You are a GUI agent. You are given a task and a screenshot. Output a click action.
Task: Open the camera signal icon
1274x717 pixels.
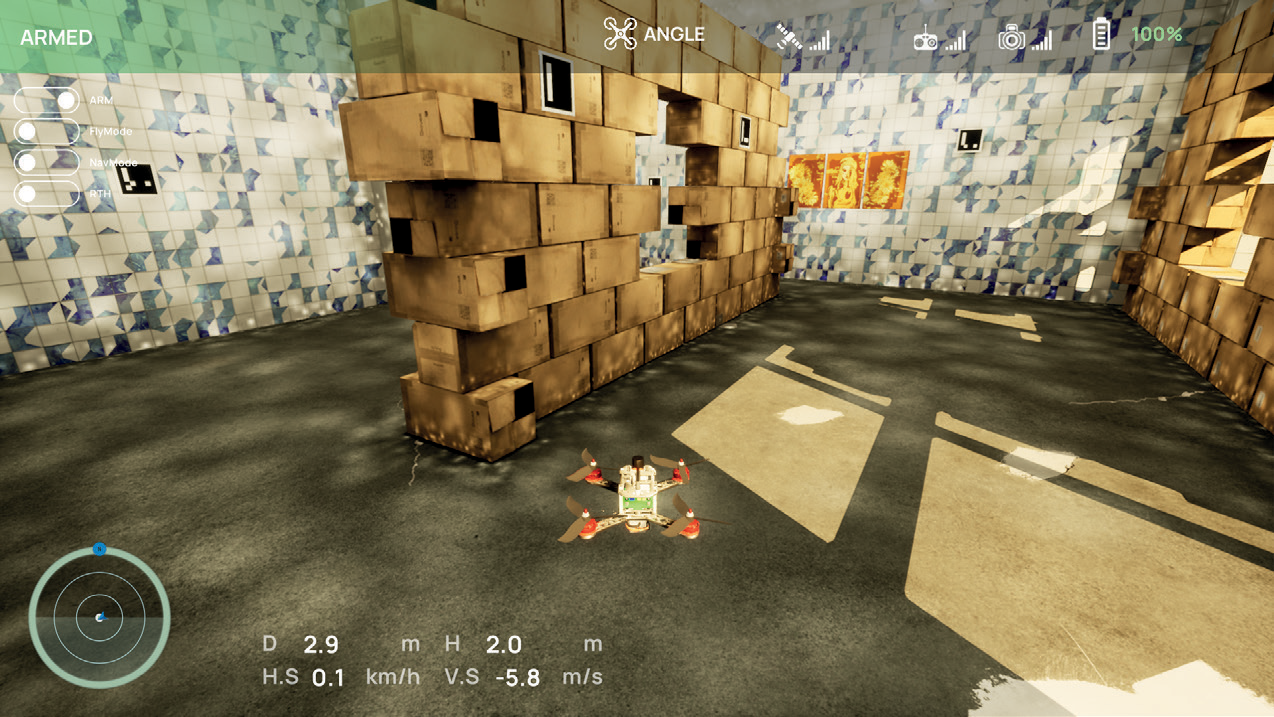(x=1012, y=39)
